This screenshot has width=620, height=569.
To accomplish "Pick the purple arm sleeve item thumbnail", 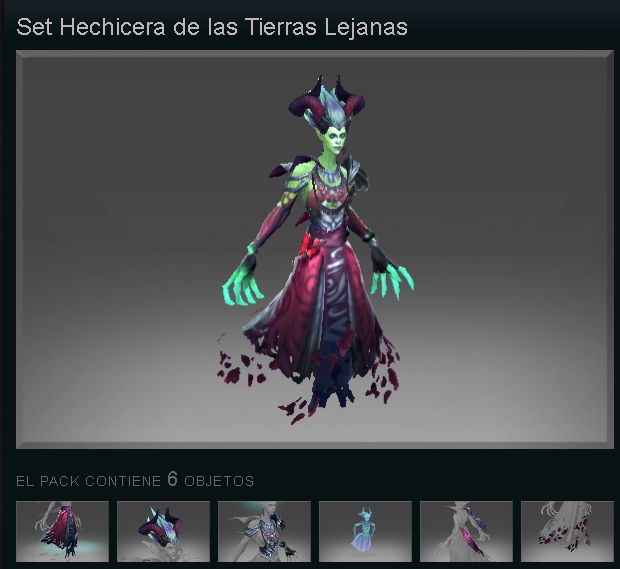I will click(466, 531).
